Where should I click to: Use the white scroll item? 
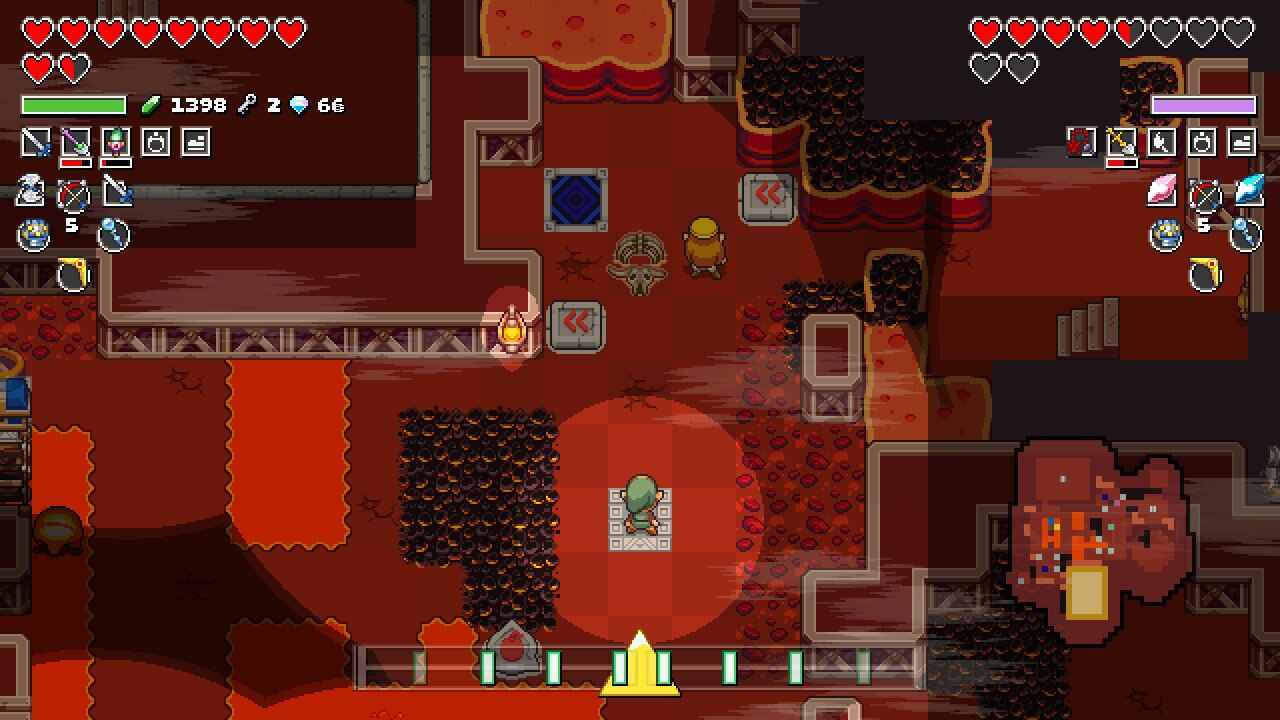tap(28, 190)
